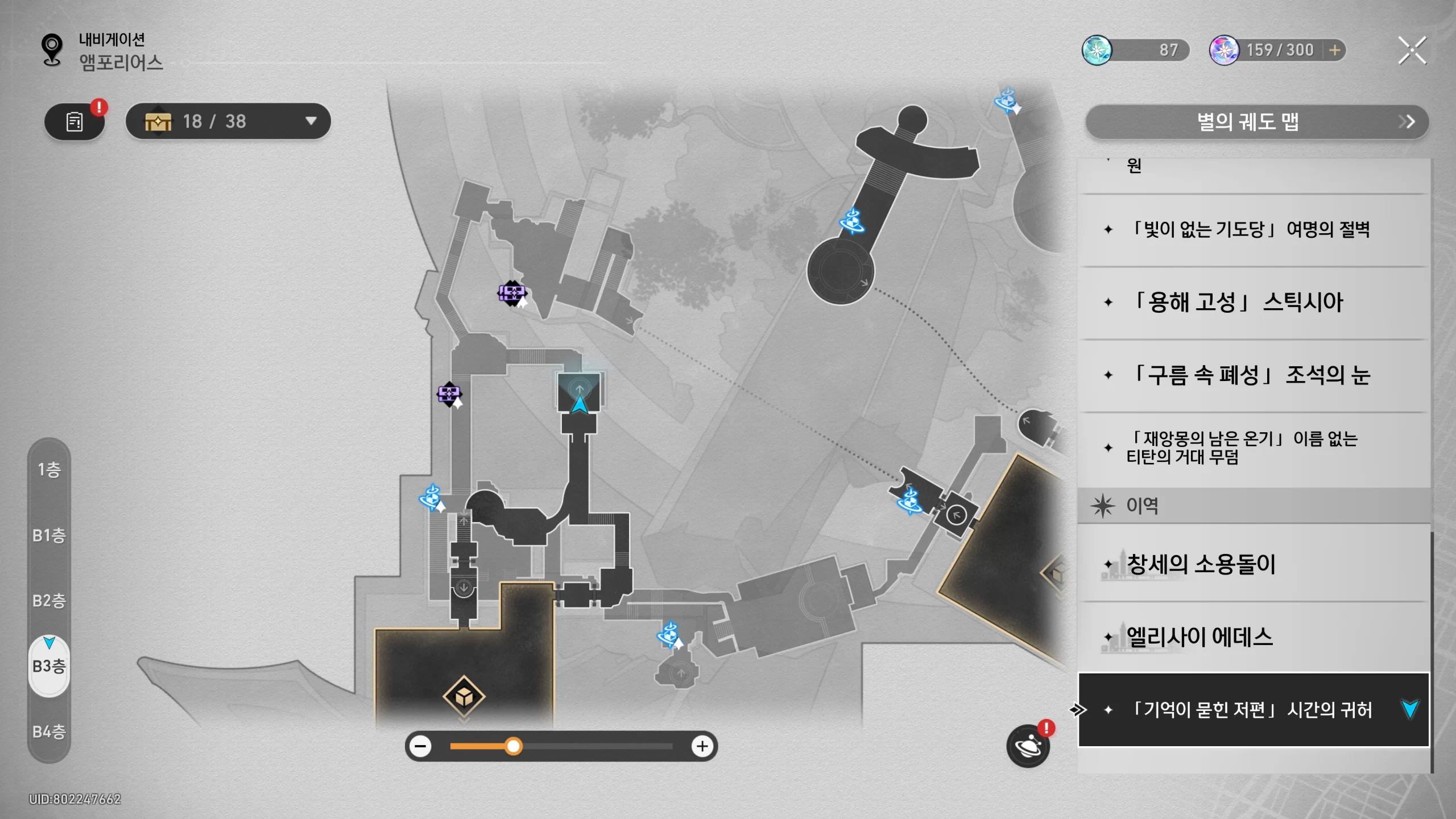Open the mission log icon button
This screenshot has width=1456, height=819.
coord(75,121)
